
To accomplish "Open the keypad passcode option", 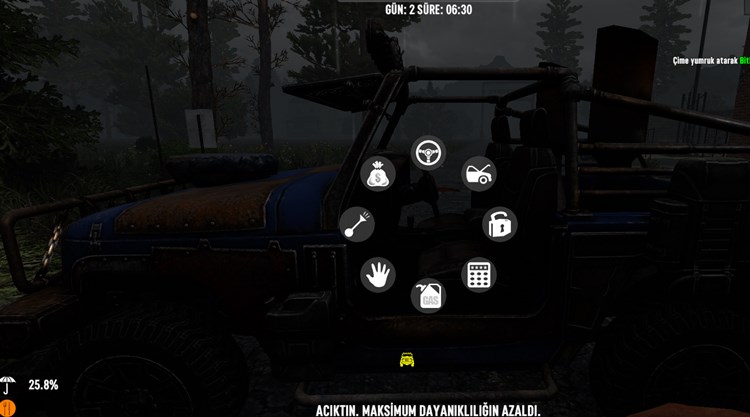I will point(479,275).
